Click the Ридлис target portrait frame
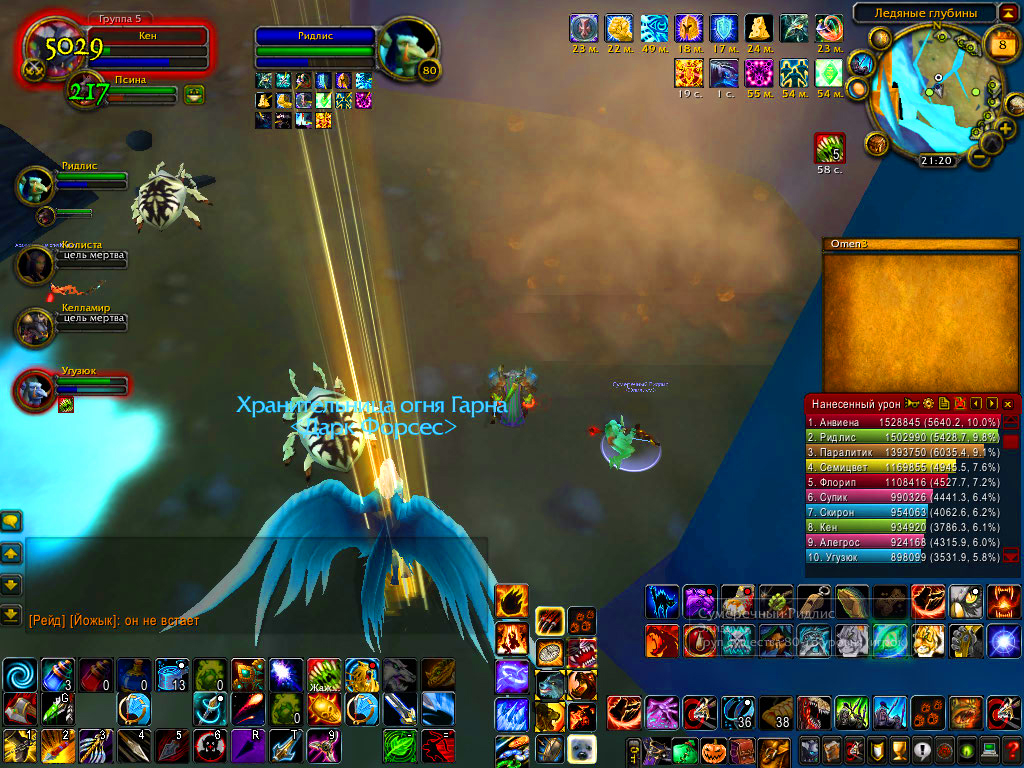This screenshot has height=768, width=1024. 409,48
